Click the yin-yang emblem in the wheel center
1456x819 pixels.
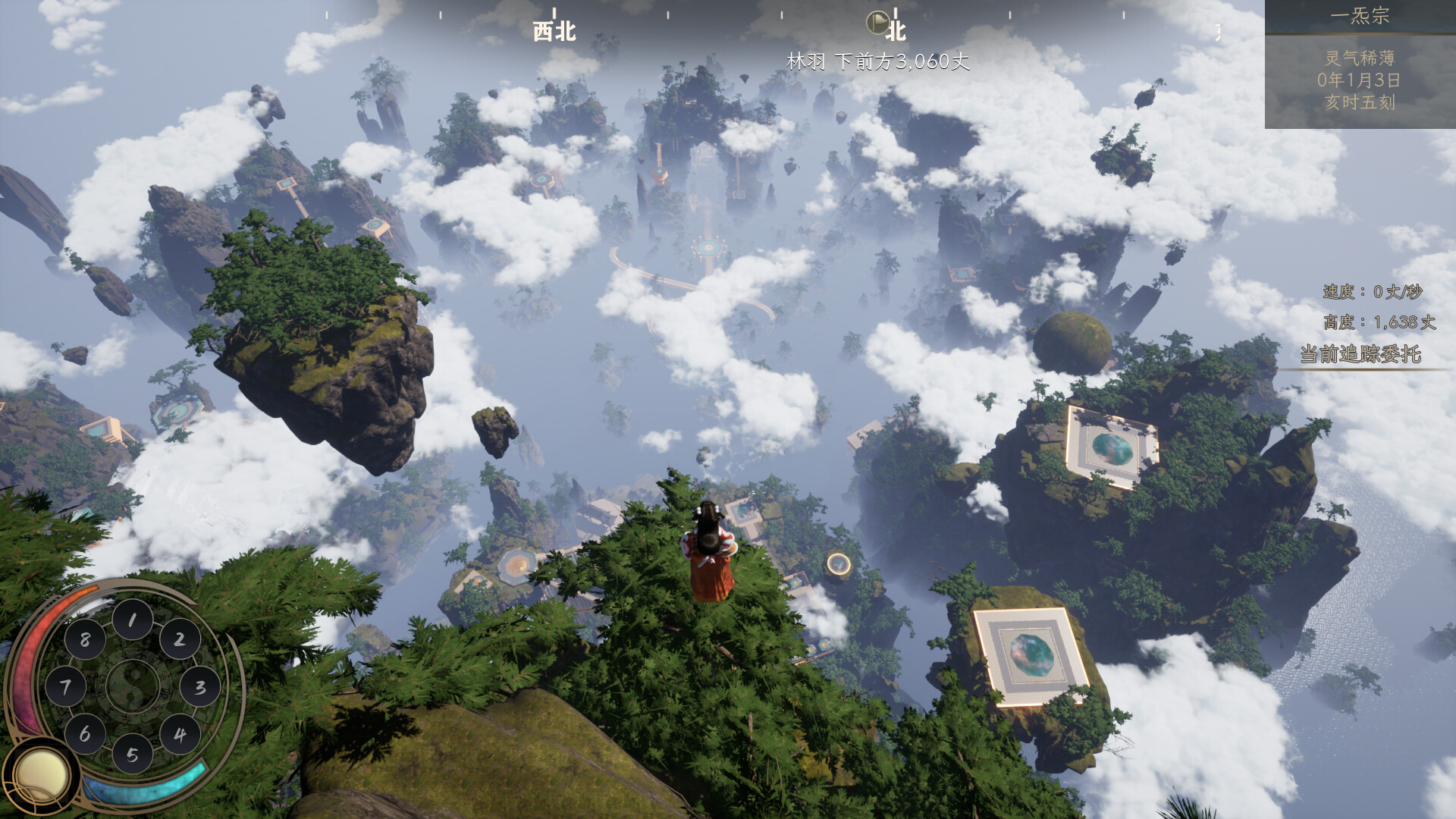click(x=133, y=687)
